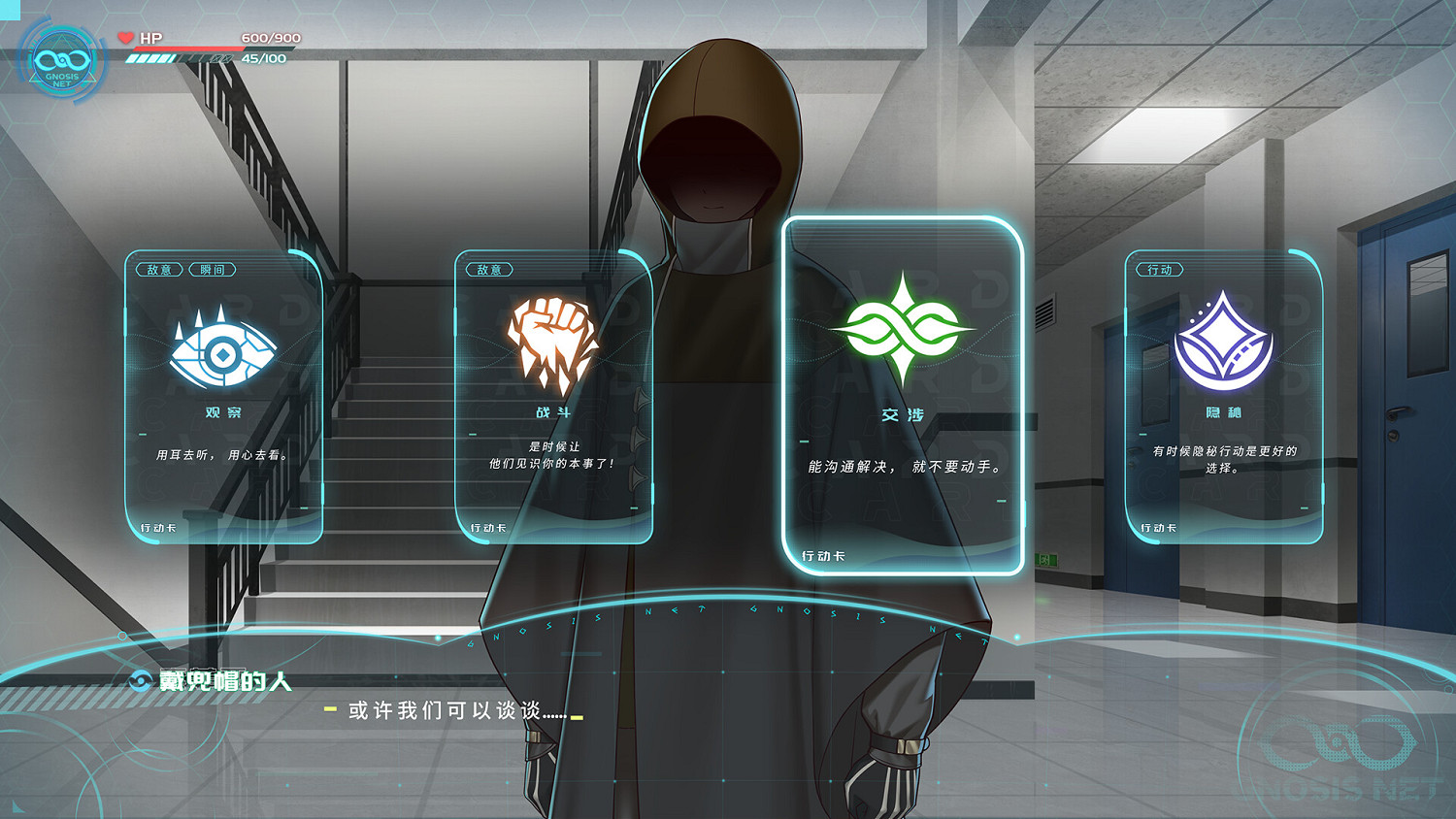Screen dimensions: 1456x819
Task: Toggle the 敌意 tag on the Observe card
Action: 157,269
